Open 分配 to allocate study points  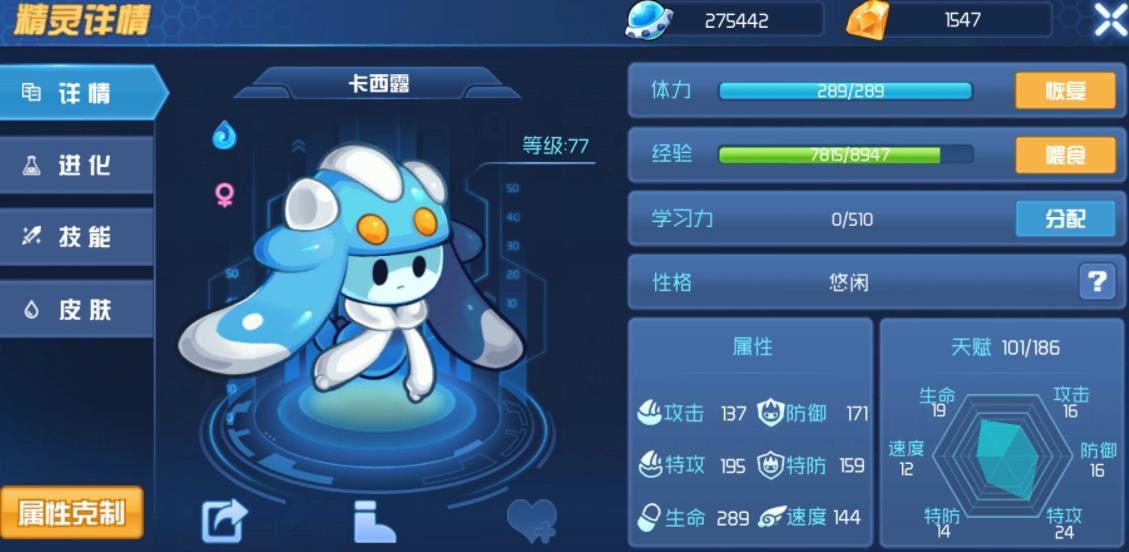coord(1065,219)
